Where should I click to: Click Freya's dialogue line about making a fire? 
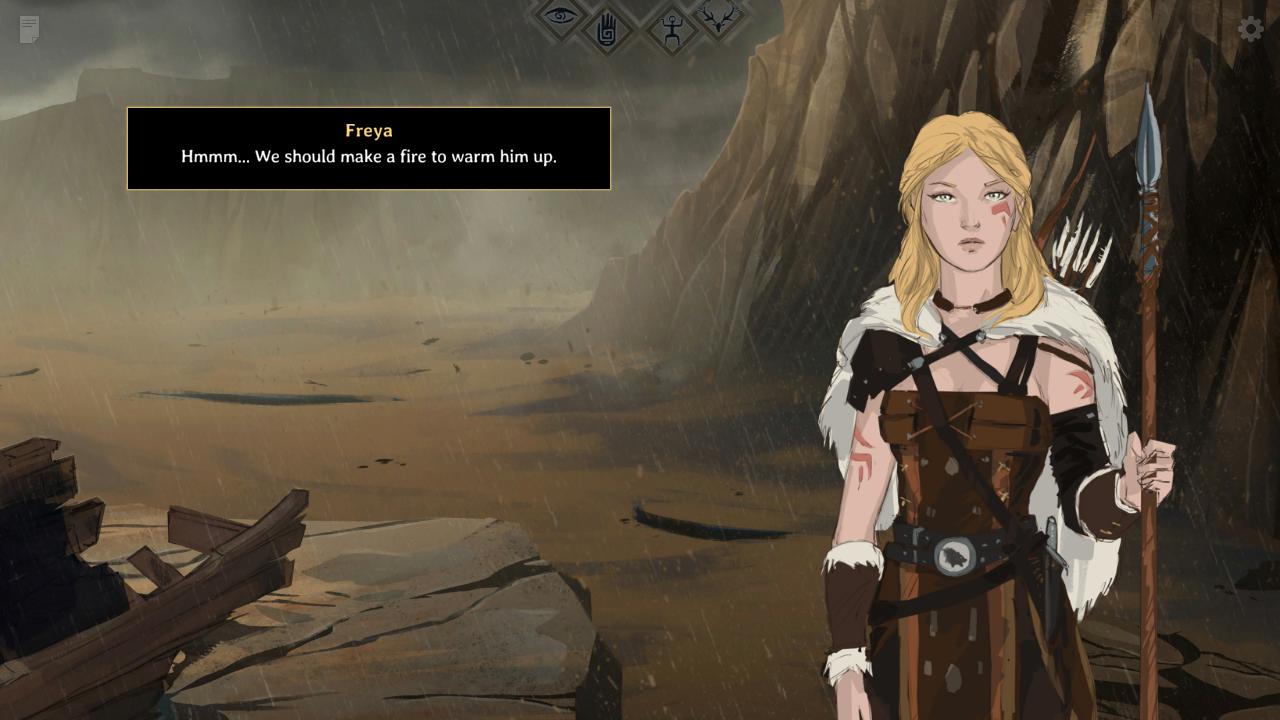[369, 157]
